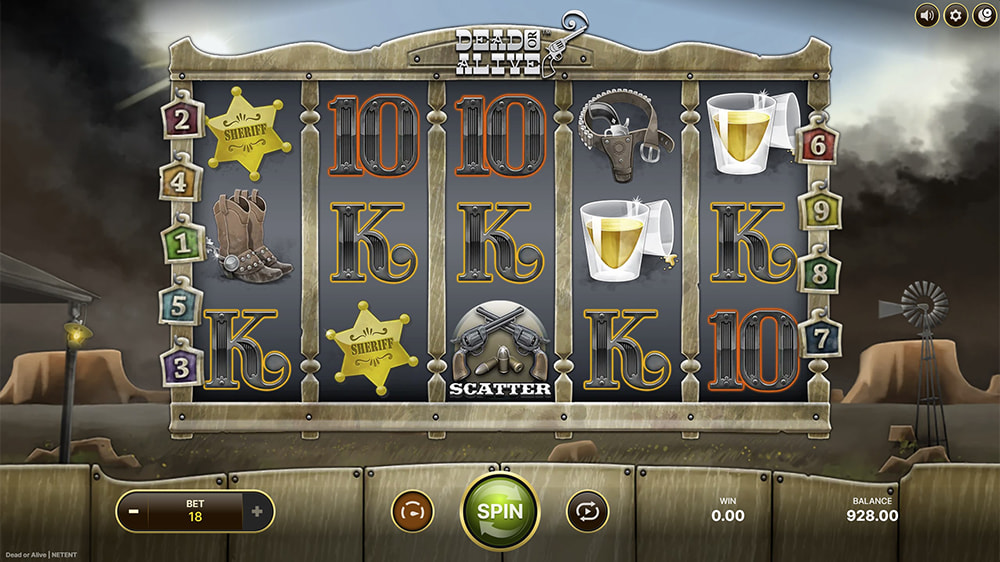Select payline marker number 4
1000x562 pixels.
pos(180,183)
